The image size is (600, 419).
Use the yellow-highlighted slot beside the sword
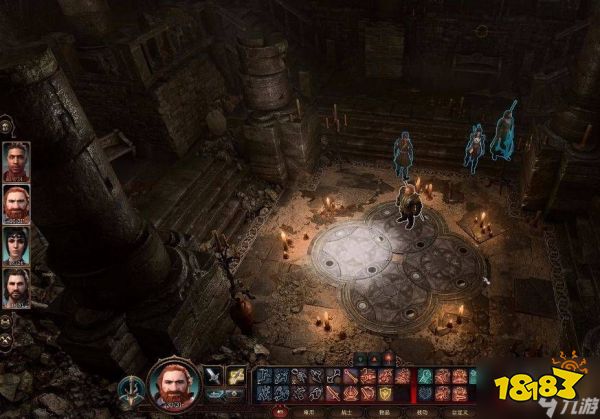click(235, 376)
